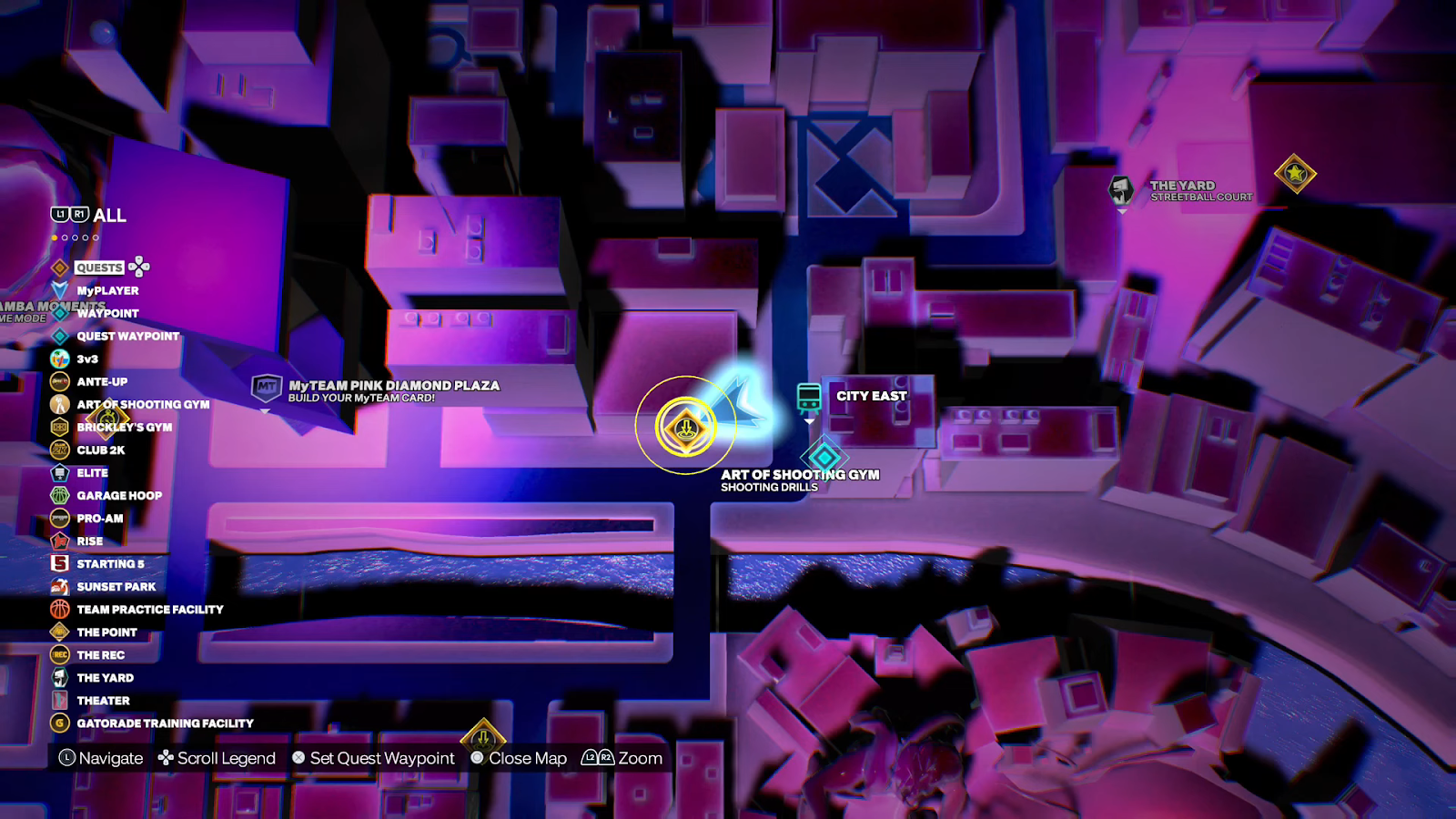
Task: Click the MyTEAM Pink Diamond Plaza marker
Action: tap(266, 388)
